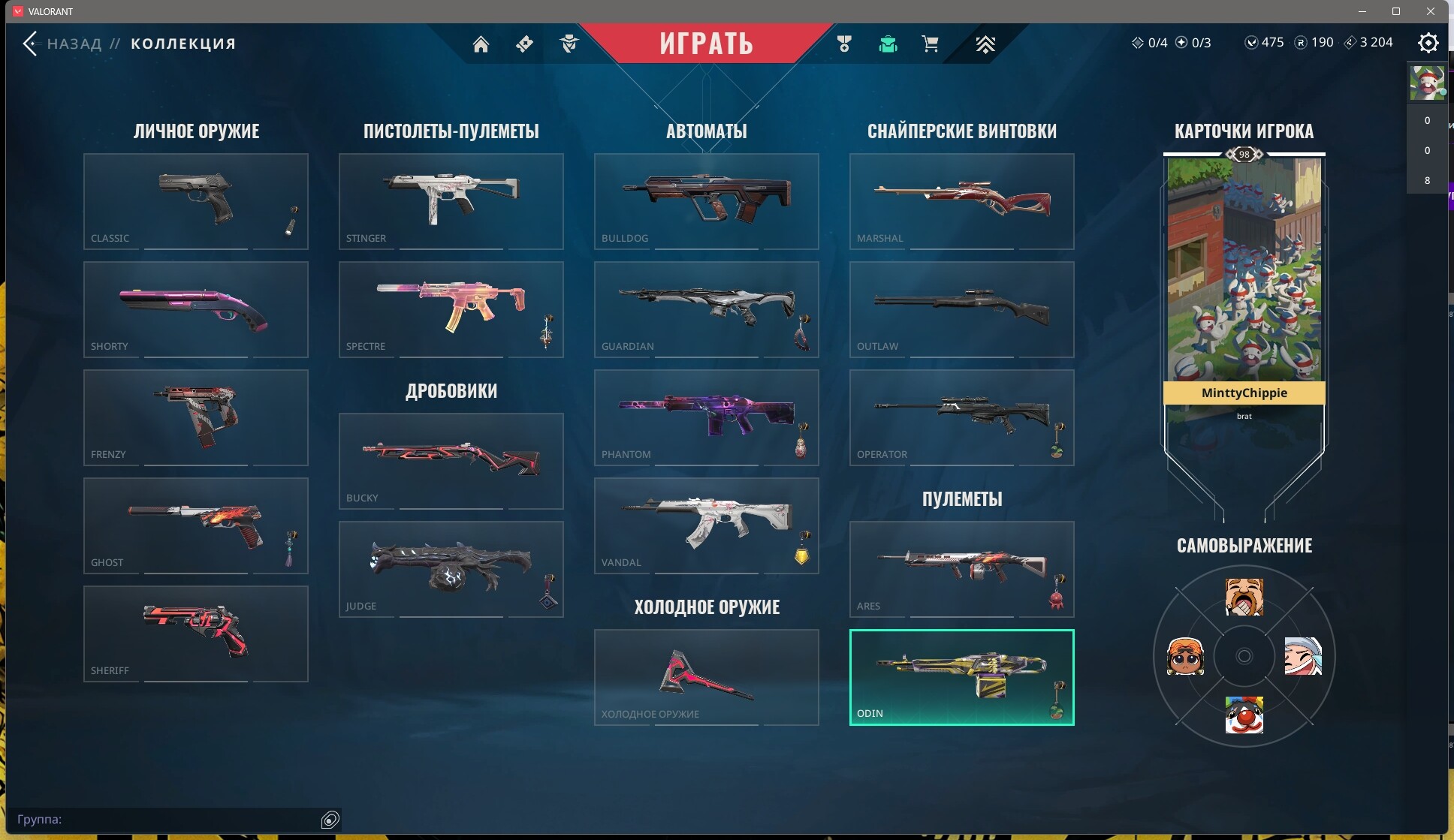Open the Phantom skin tile
The width and height of the screenshot is (1454, 840).
(x=706, y=417)
